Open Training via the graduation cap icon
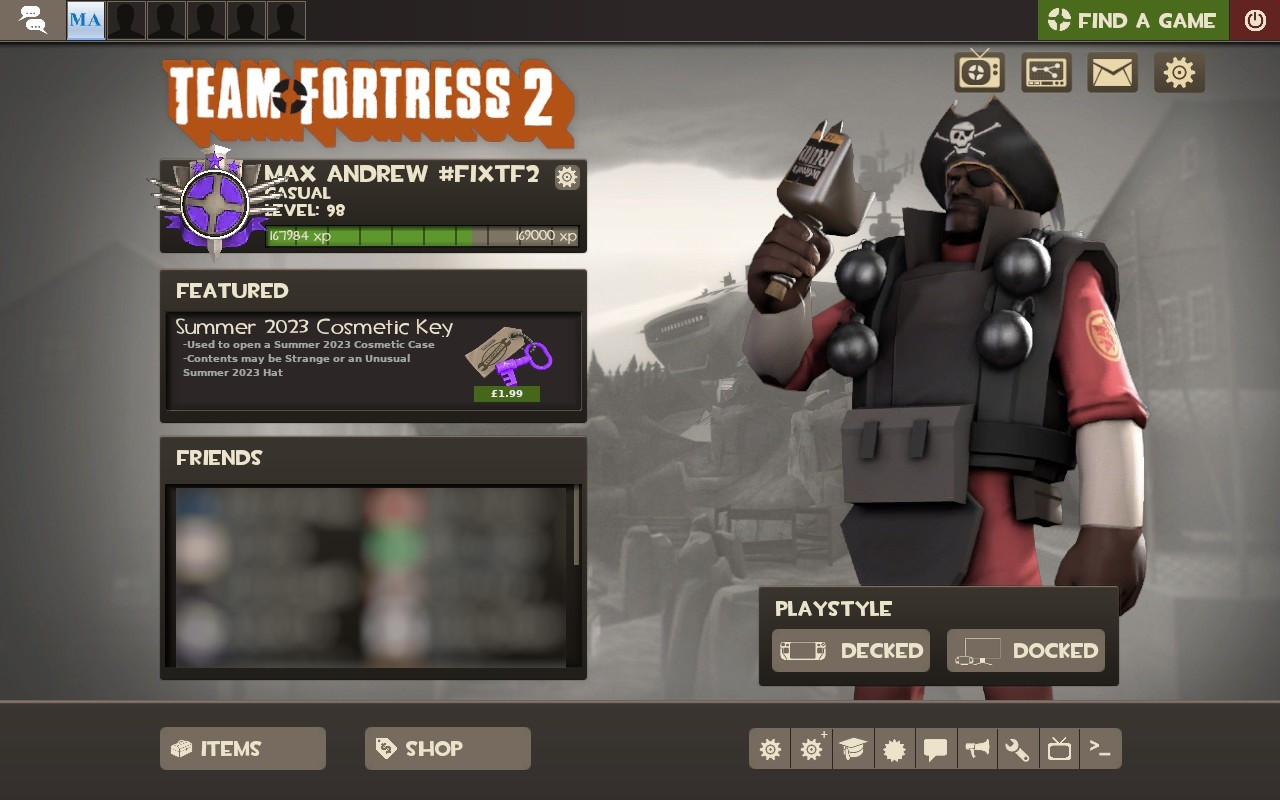This screenshot has width=1280, height=800. point(852,748)
